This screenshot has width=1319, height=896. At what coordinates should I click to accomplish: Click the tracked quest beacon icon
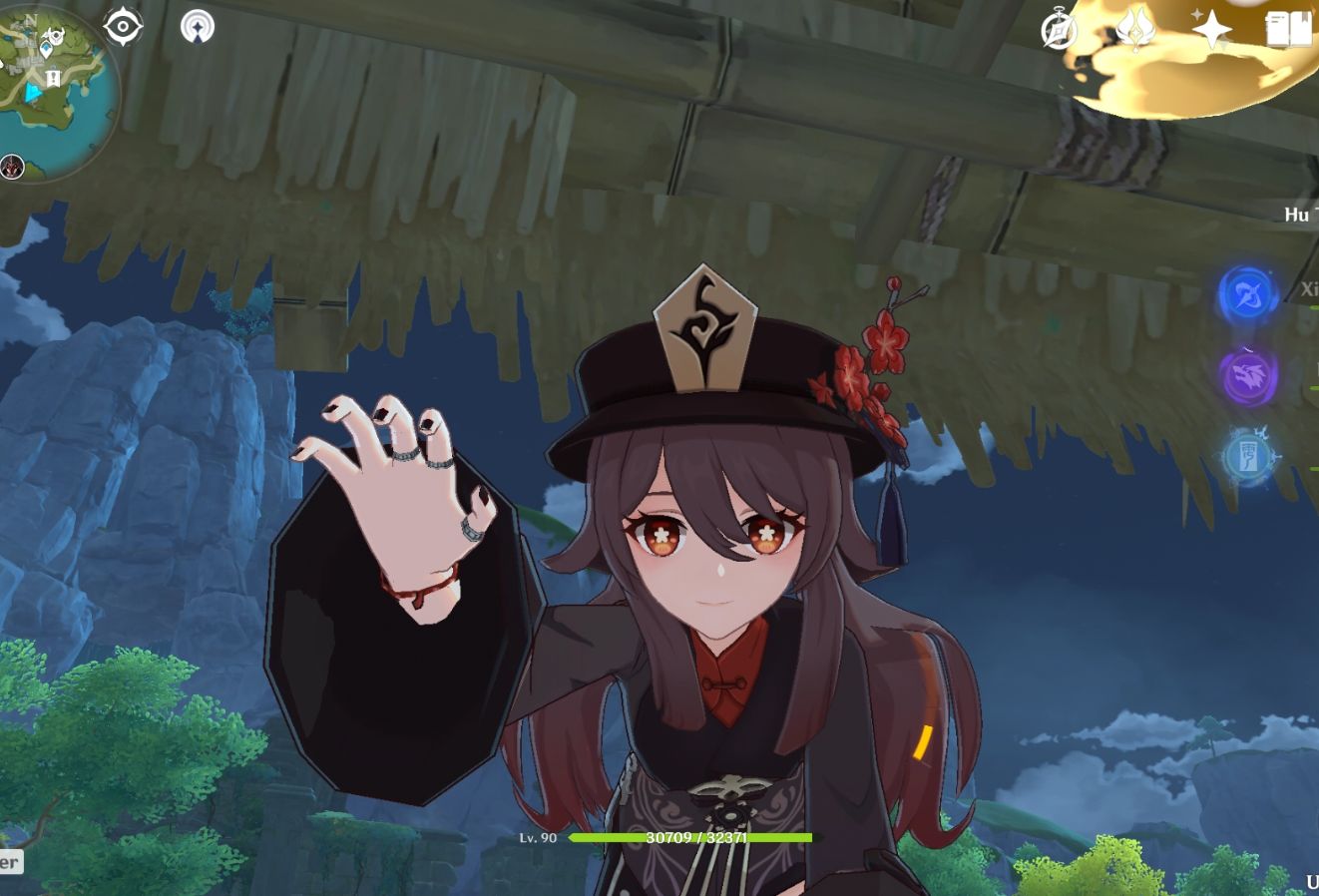(198, 27)
